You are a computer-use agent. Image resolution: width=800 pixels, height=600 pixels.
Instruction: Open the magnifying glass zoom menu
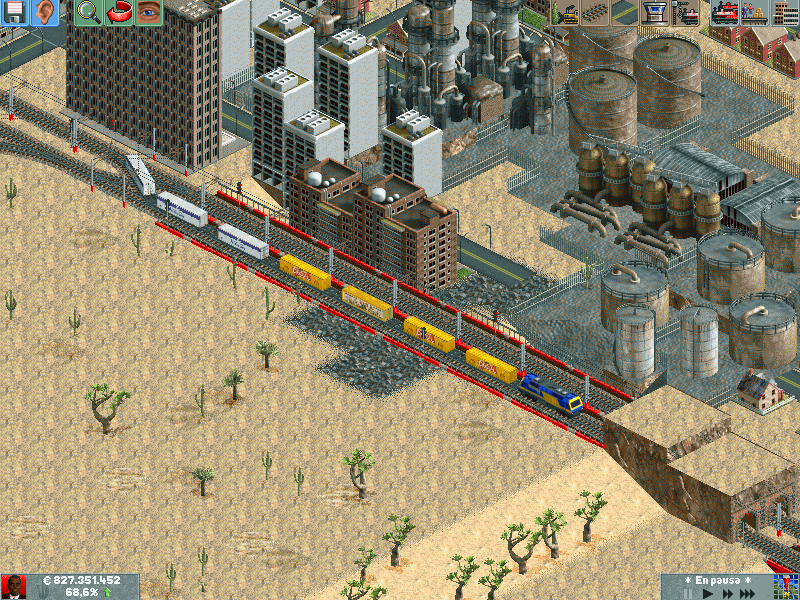pyautogui.click(x=88, y=12)
